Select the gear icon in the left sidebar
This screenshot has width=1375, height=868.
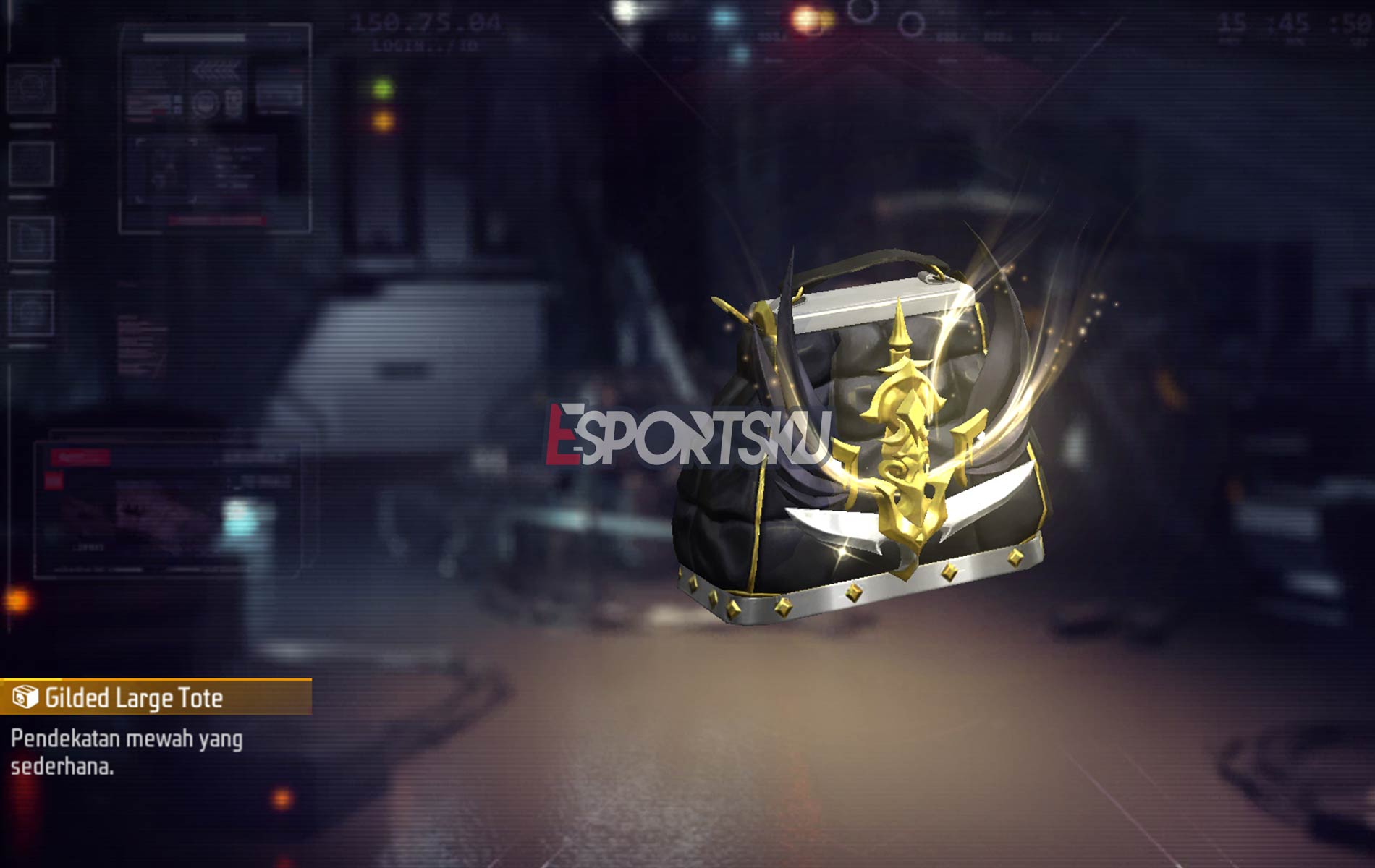coord(30,87)
